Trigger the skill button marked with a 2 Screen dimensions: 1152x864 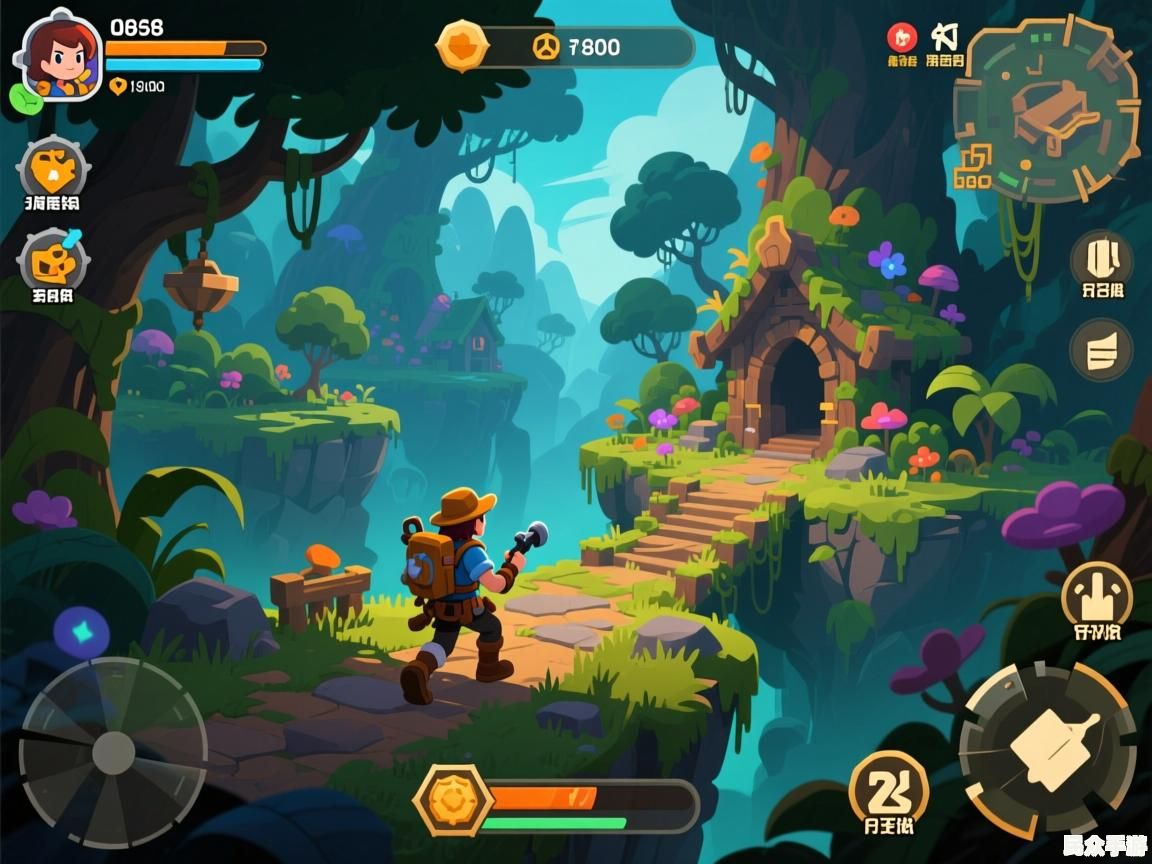[888, 791]
